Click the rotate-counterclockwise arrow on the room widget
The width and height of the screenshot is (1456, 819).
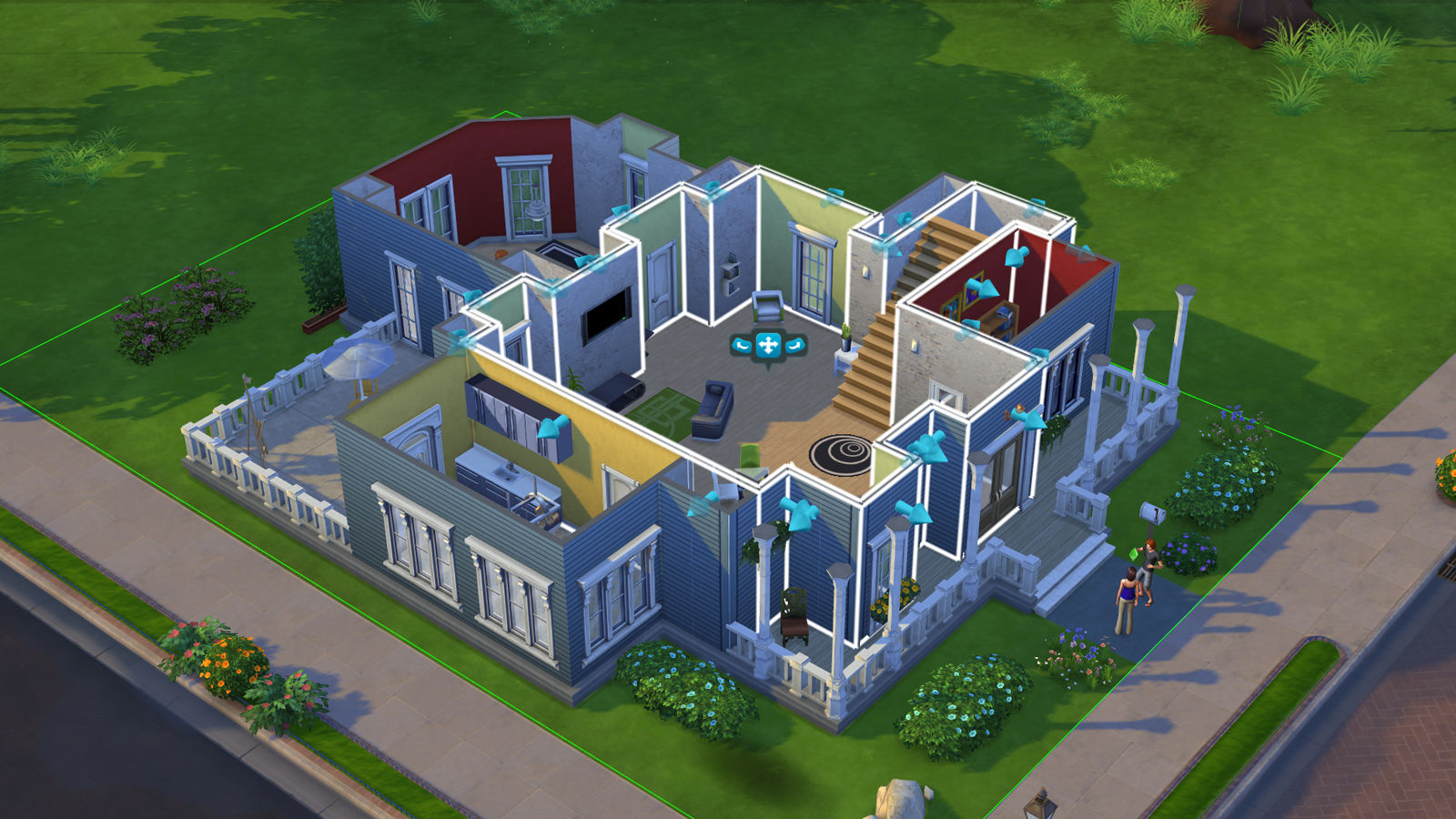point(742,345)
